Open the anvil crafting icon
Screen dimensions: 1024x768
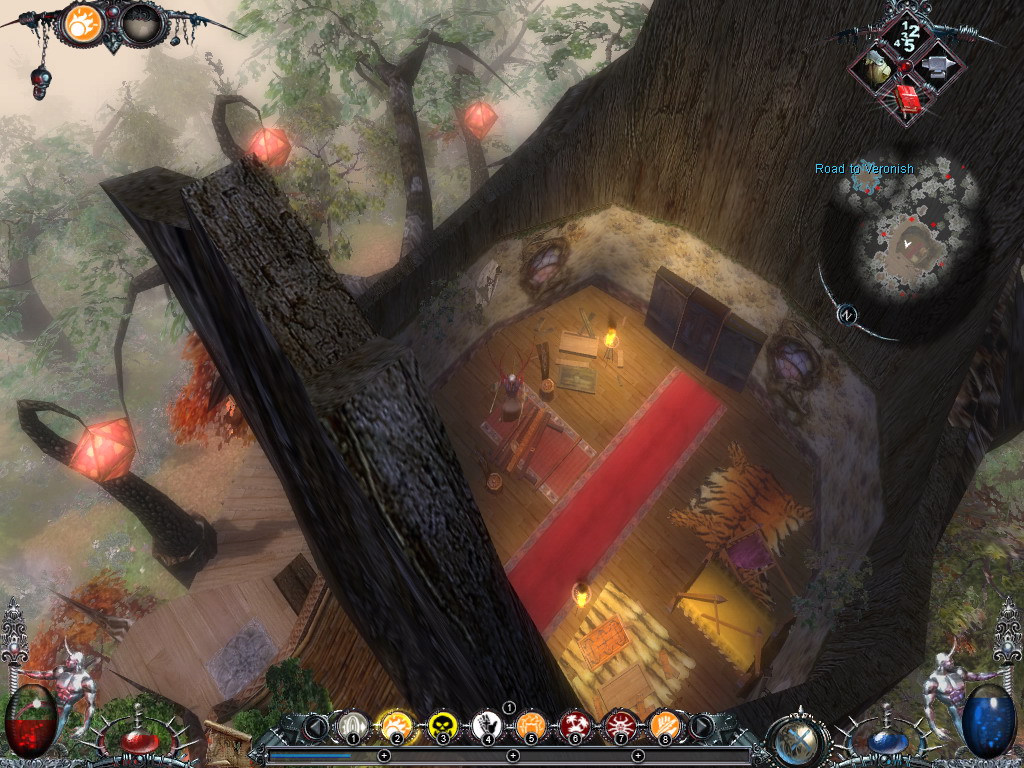pyautogui.click(x=939, y=68)
